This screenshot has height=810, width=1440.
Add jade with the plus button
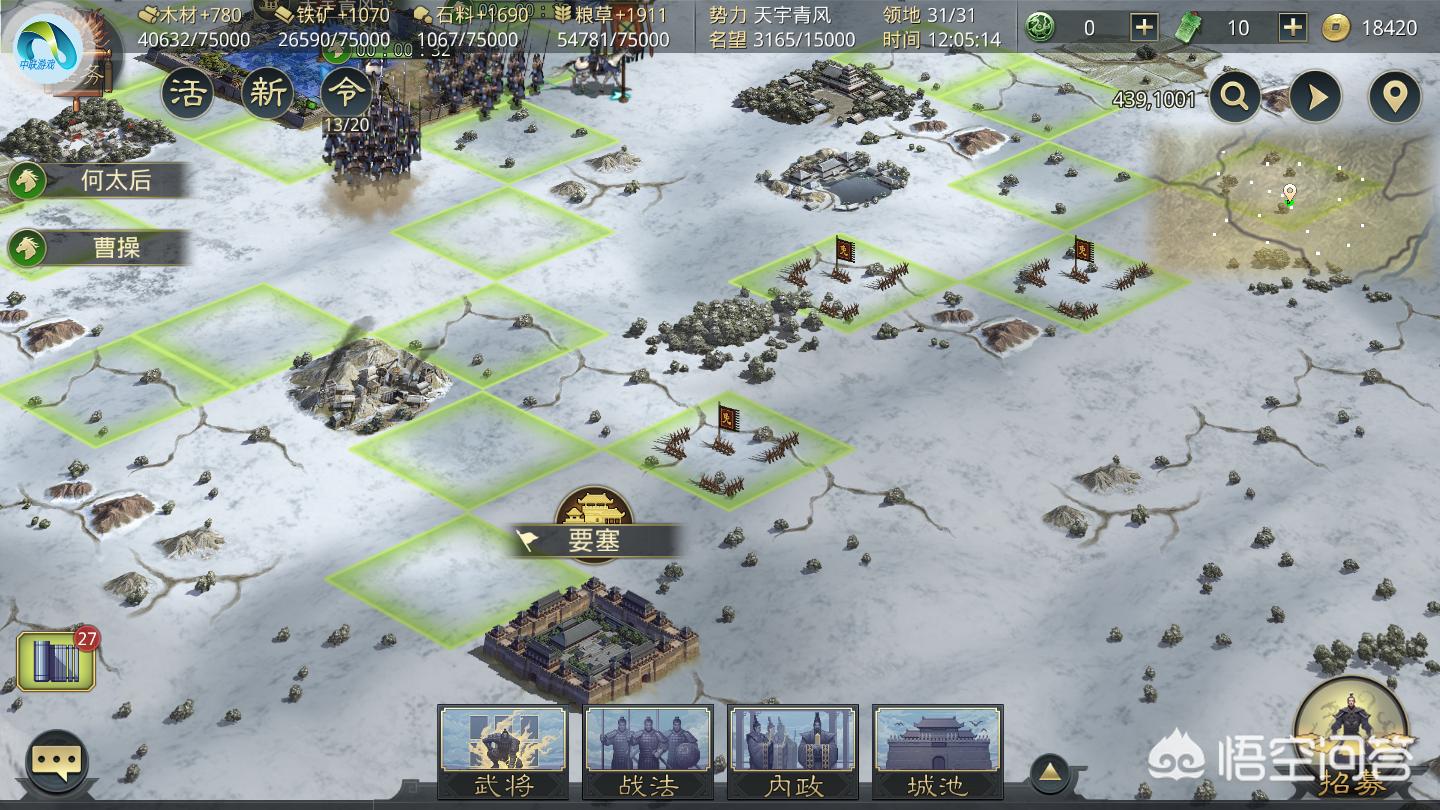click(x=1144, y=27)
